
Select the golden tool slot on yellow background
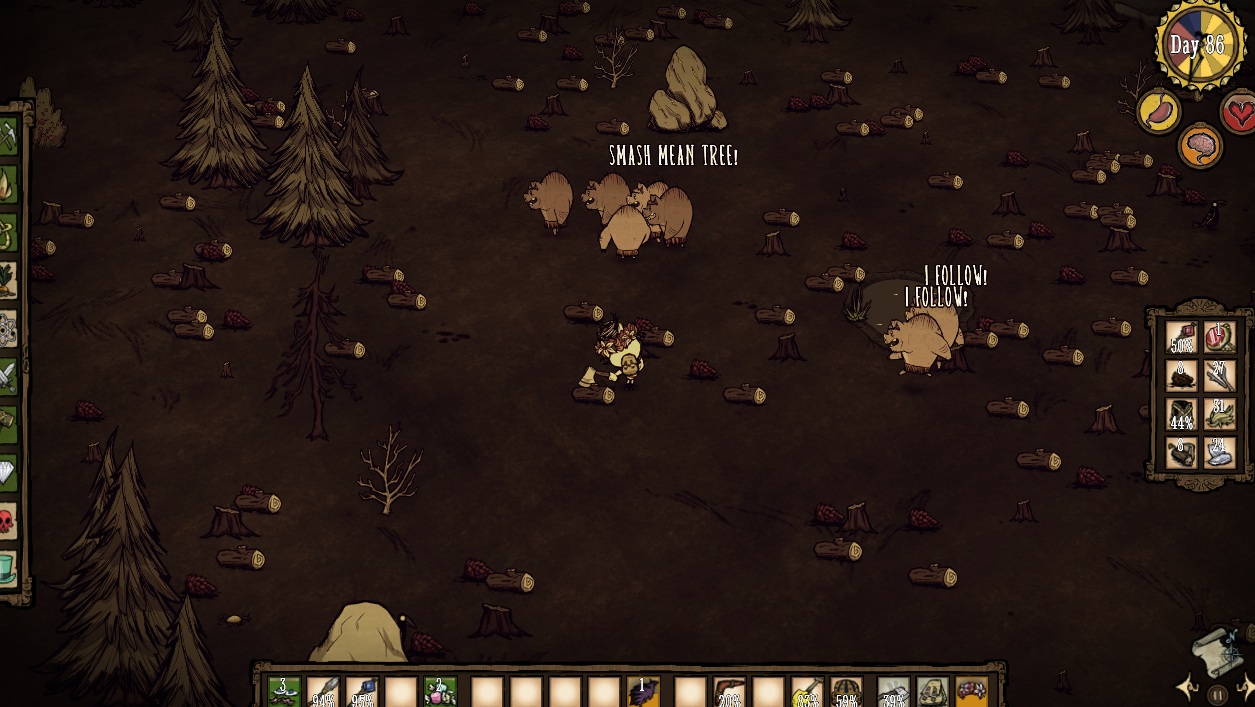pos(806,692)
